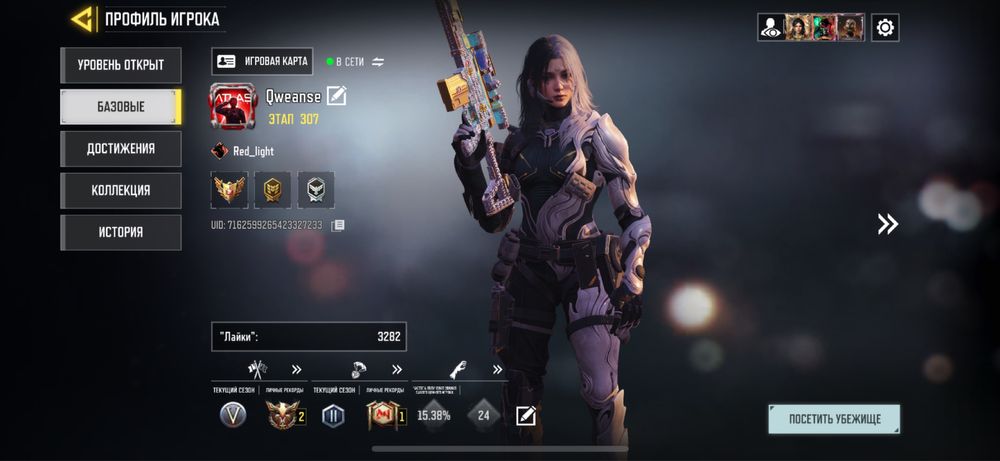Click Посетить убежище button
The height and width of the screenshot is (461, 1000).
(x=834, y=419)
